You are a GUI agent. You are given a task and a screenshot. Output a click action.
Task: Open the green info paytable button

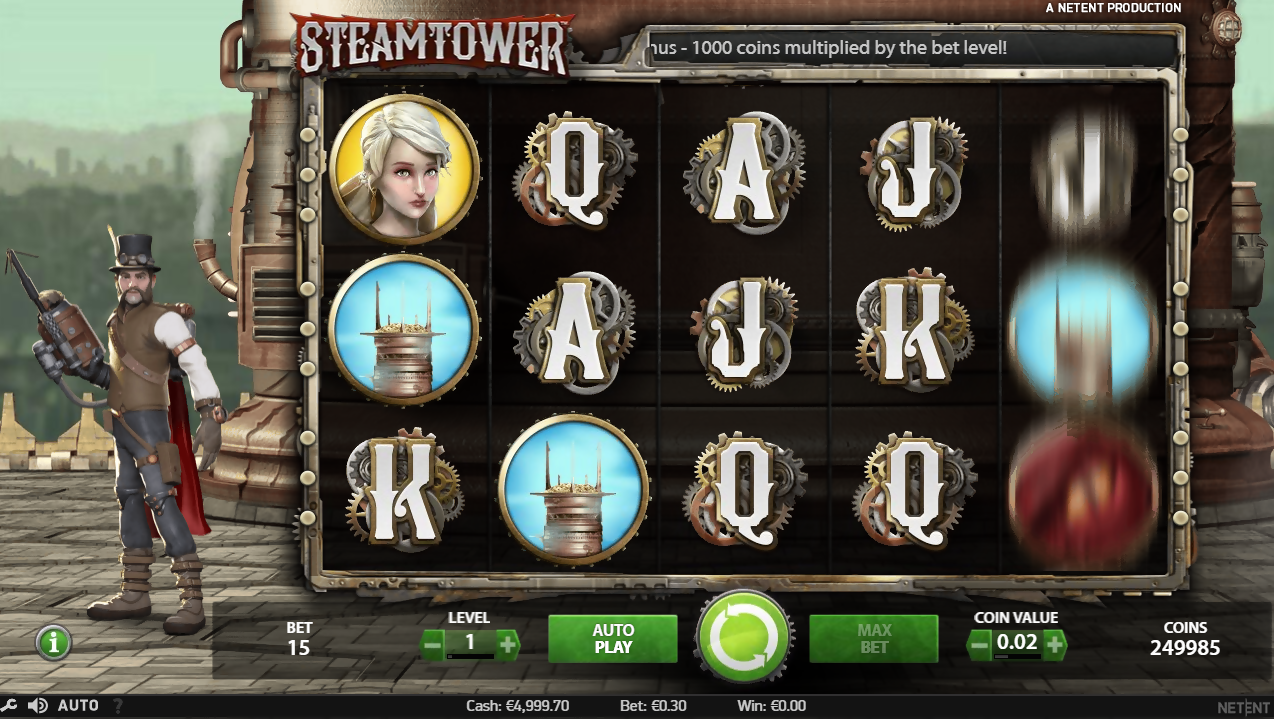click(x=53, y=642)
